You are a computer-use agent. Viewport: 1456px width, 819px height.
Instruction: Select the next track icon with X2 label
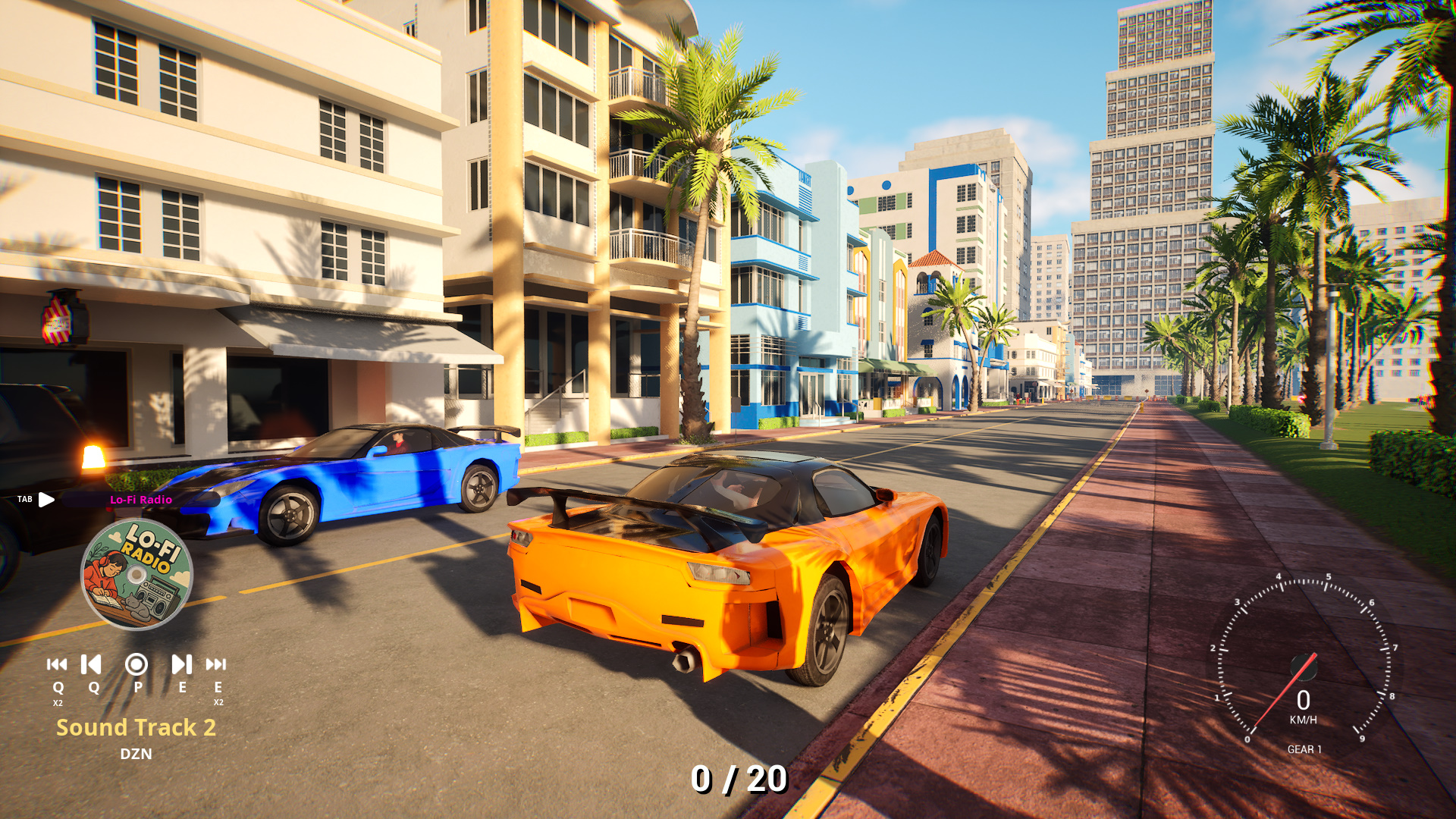point(217,666)
